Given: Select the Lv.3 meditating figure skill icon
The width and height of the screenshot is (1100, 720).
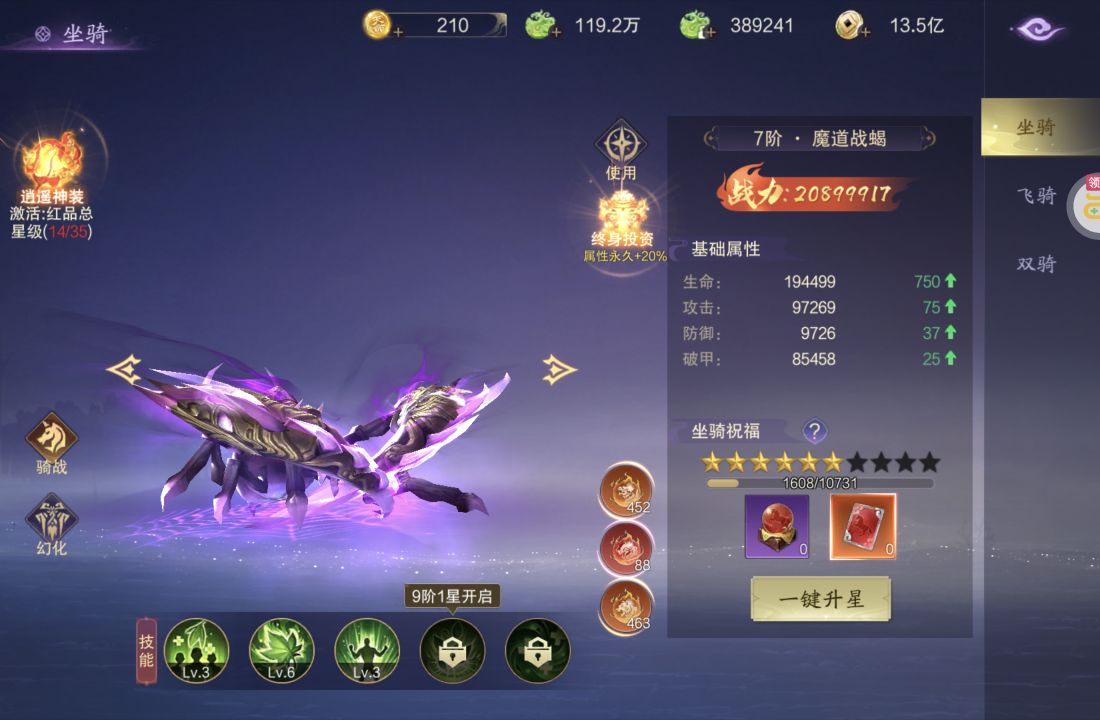Looking at the screenshot, I should tap(367, 650).
